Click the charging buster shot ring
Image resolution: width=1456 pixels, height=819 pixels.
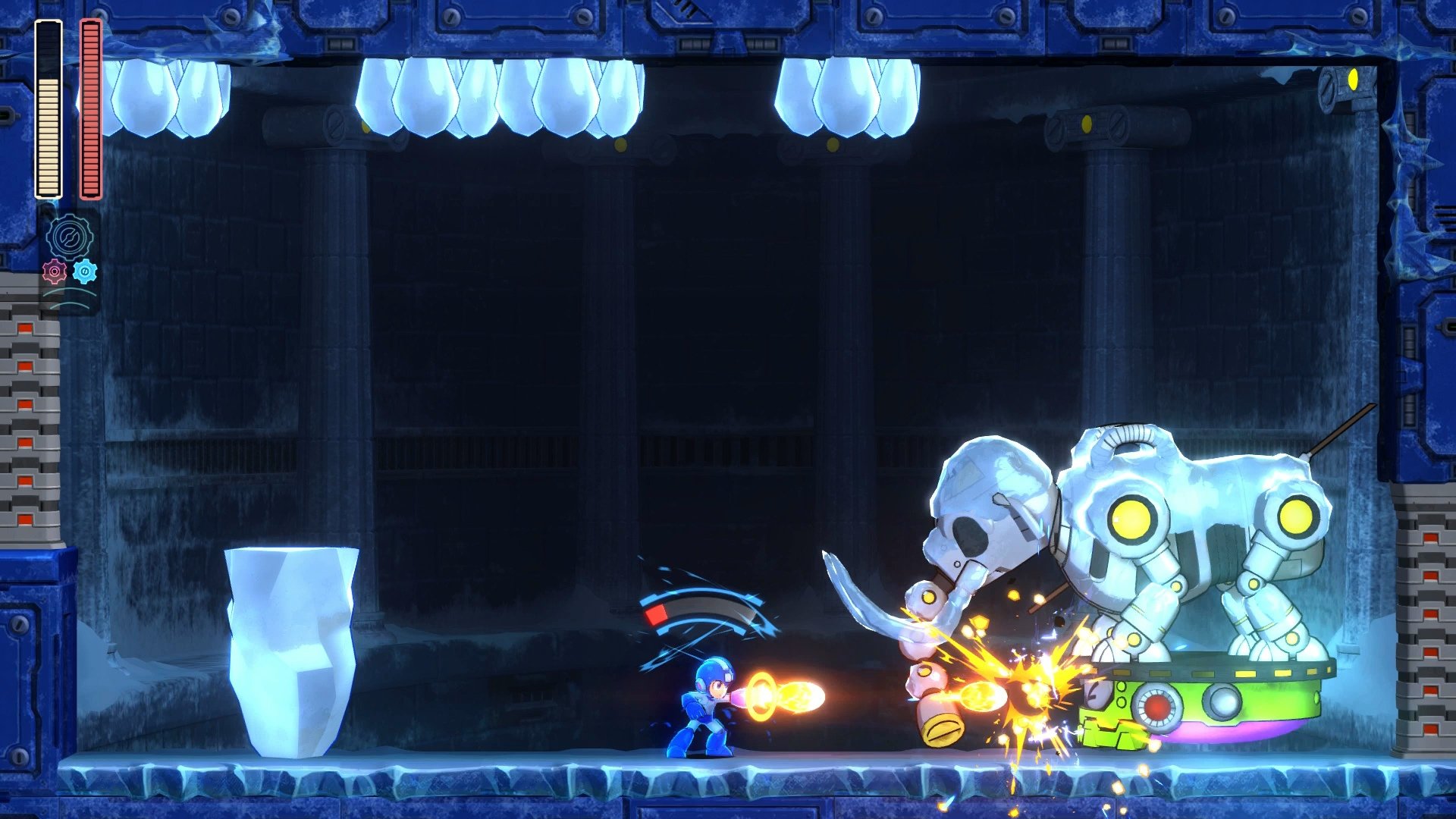tap(761, 694)
